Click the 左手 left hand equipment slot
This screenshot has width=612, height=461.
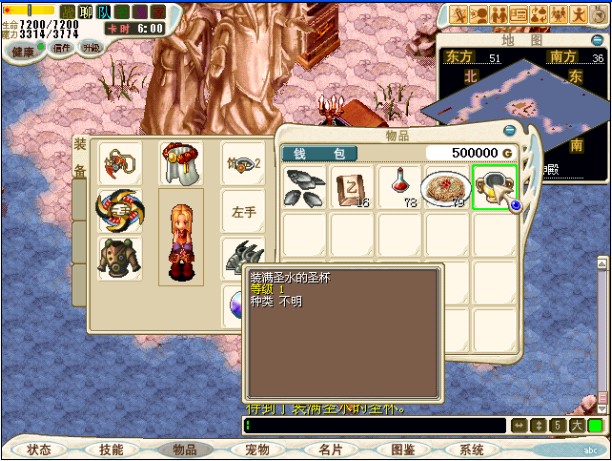pyautogui.click(x=243, y=211)
